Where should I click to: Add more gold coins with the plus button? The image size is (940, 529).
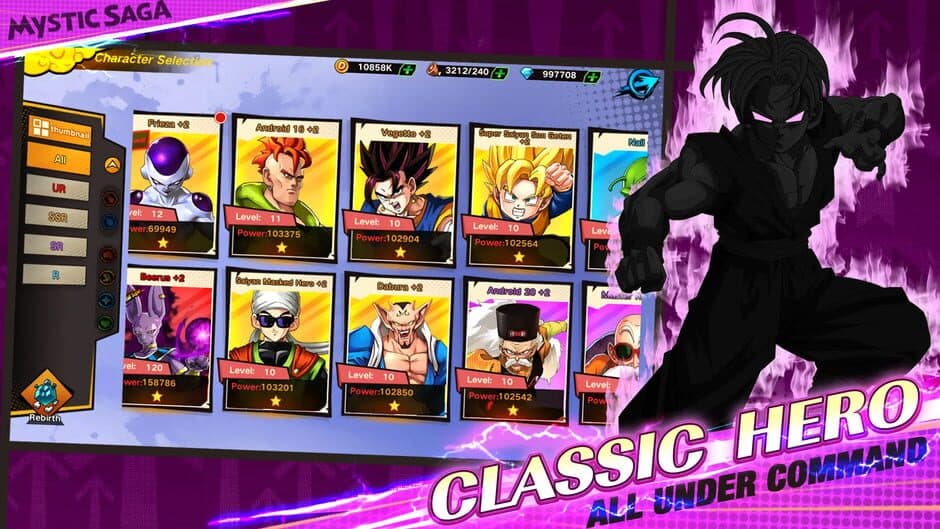[x=406, y=69]
